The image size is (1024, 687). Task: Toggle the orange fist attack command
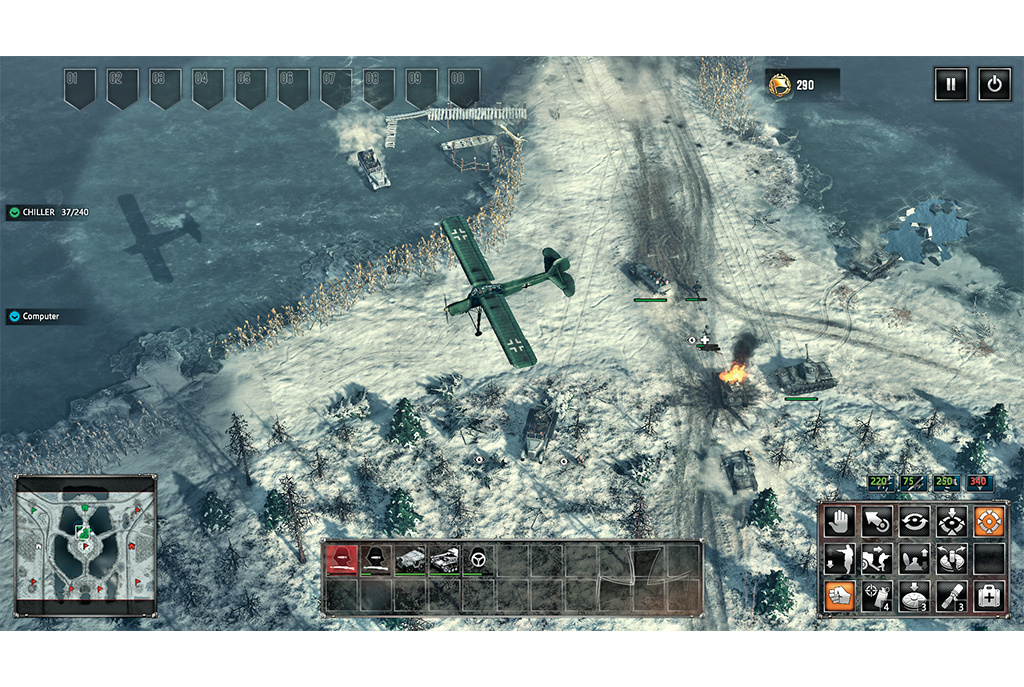[840, 597]
